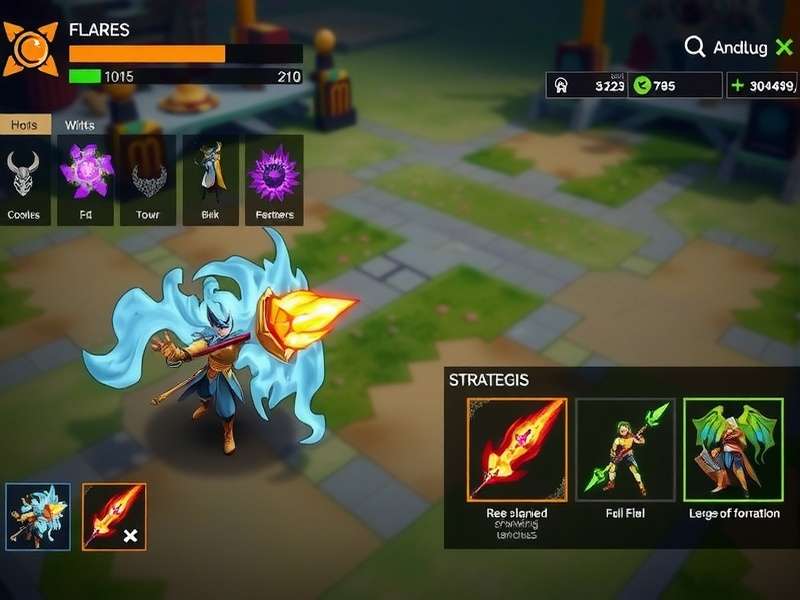
Task: Select the Fdl Flal spear warrior card
Action: 626,449
